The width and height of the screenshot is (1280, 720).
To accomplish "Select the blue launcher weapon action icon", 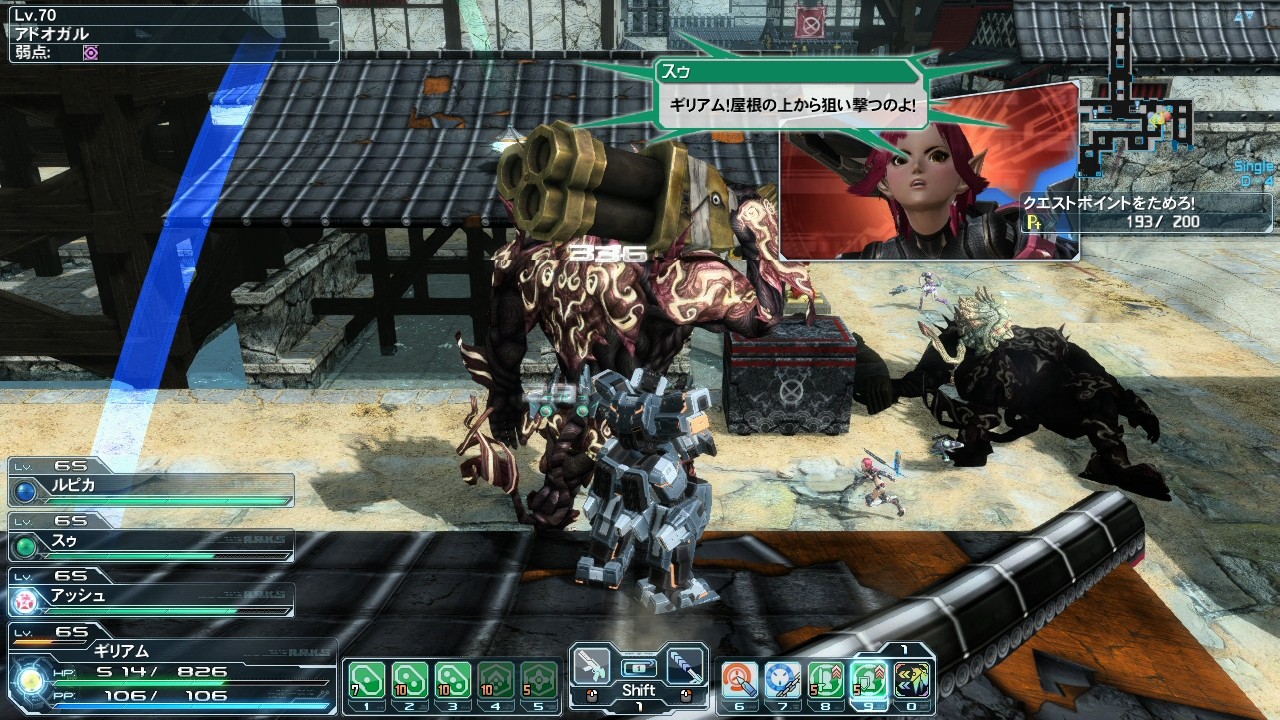I will coord(684,667).
